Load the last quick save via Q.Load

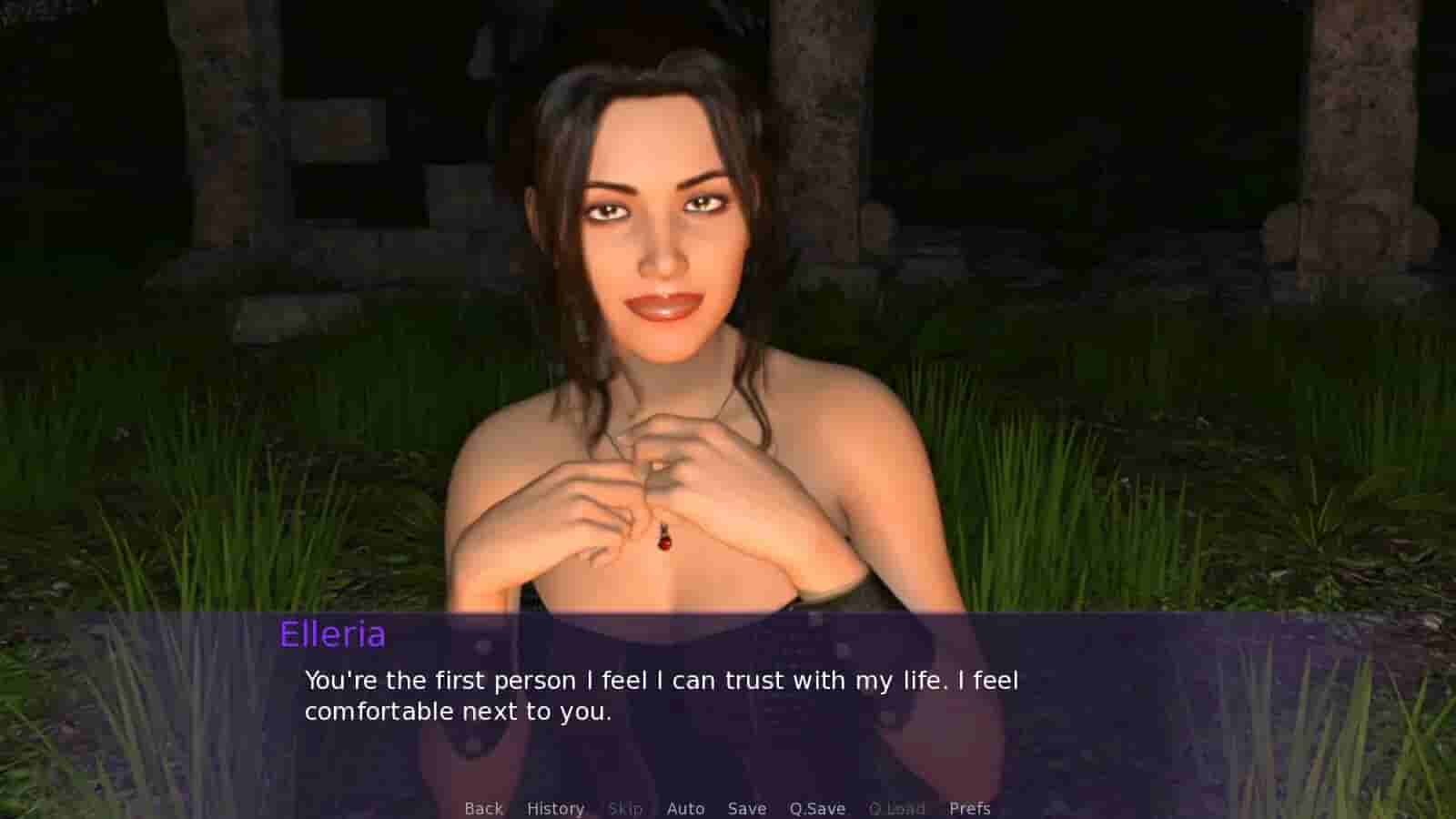898,808
